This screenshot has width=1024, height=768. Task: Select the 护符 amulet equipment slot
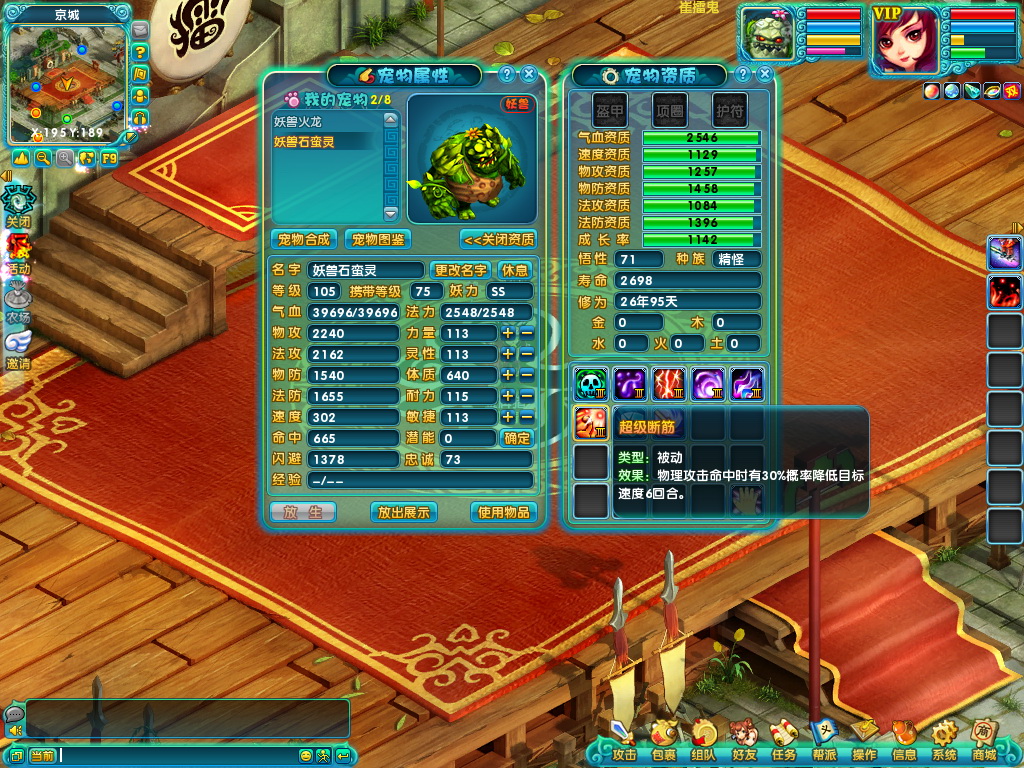[x=730, y=110]
